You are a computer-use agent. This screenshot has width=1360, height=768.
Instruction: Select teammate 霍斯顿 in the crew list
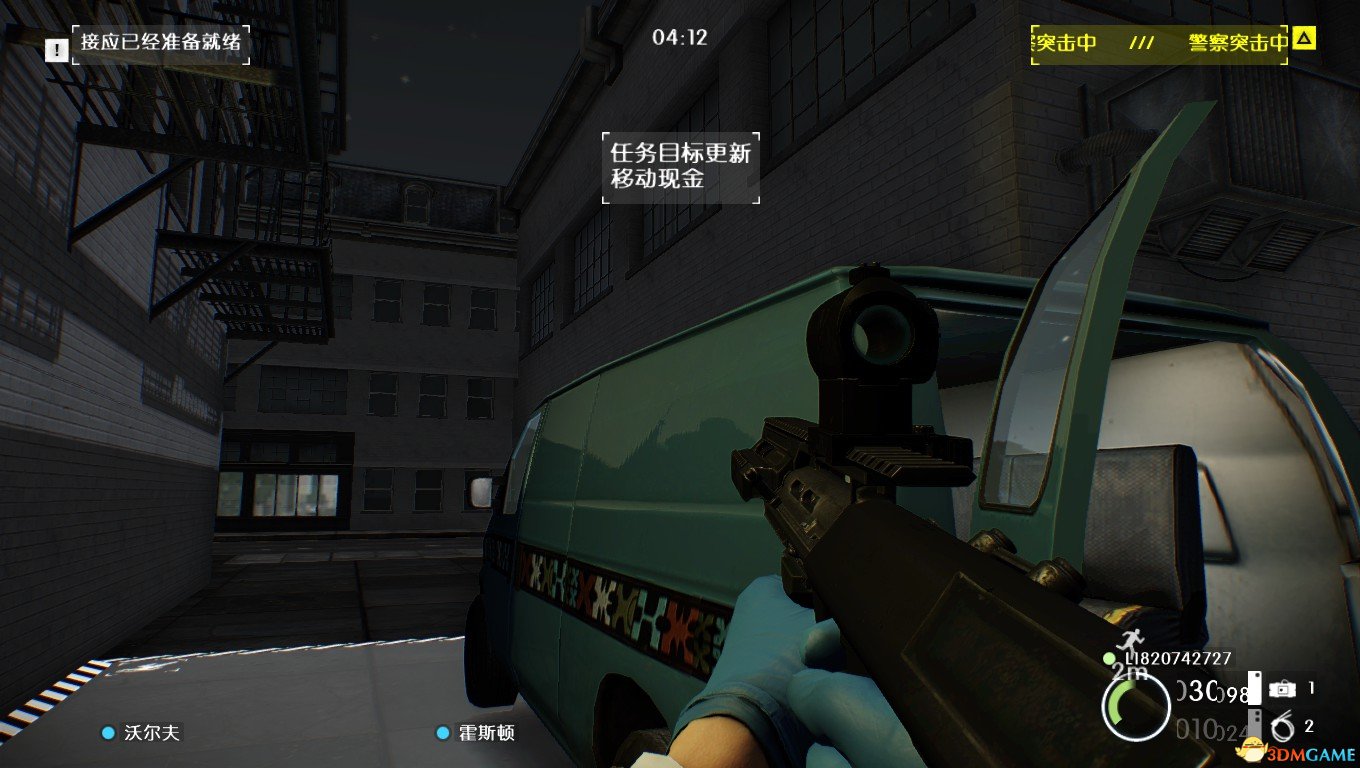coord(476,733)
